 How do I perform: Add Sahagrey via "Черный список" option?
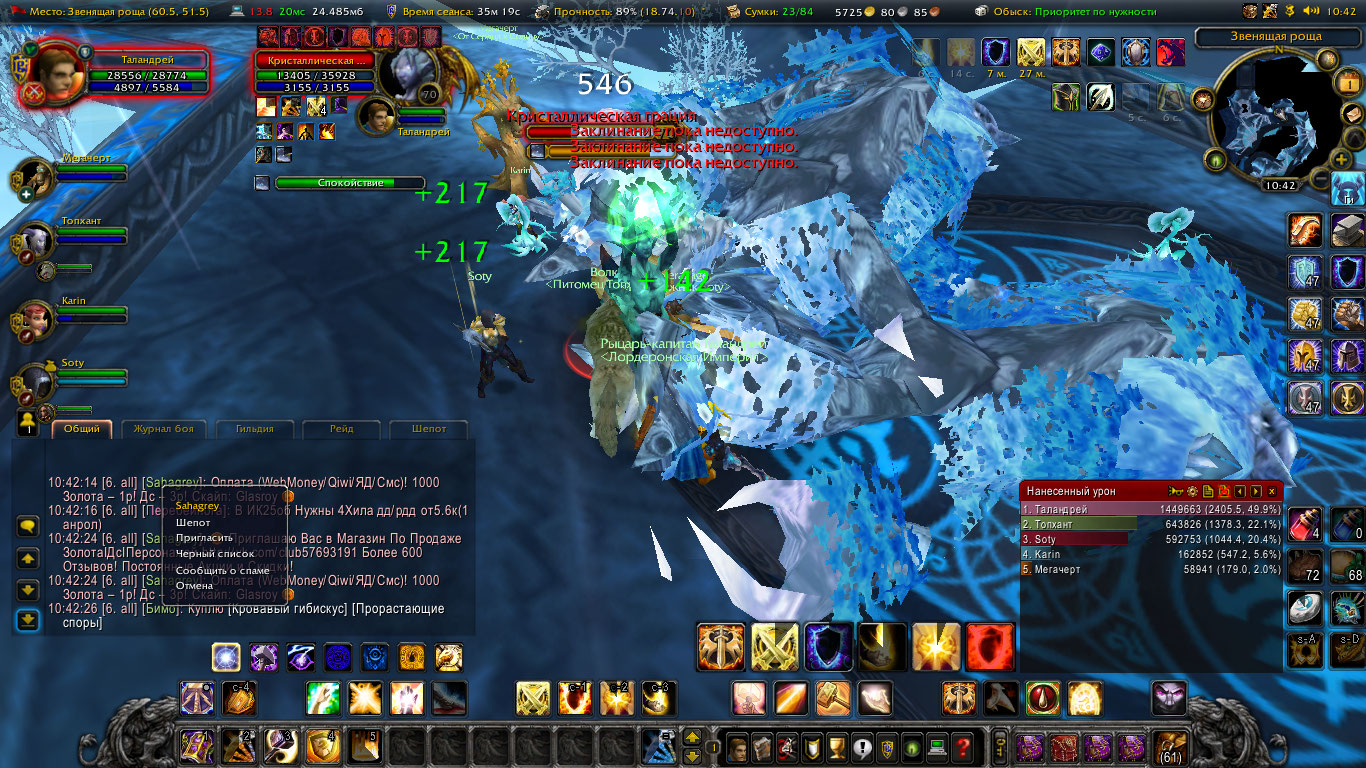tap(214, 553)
